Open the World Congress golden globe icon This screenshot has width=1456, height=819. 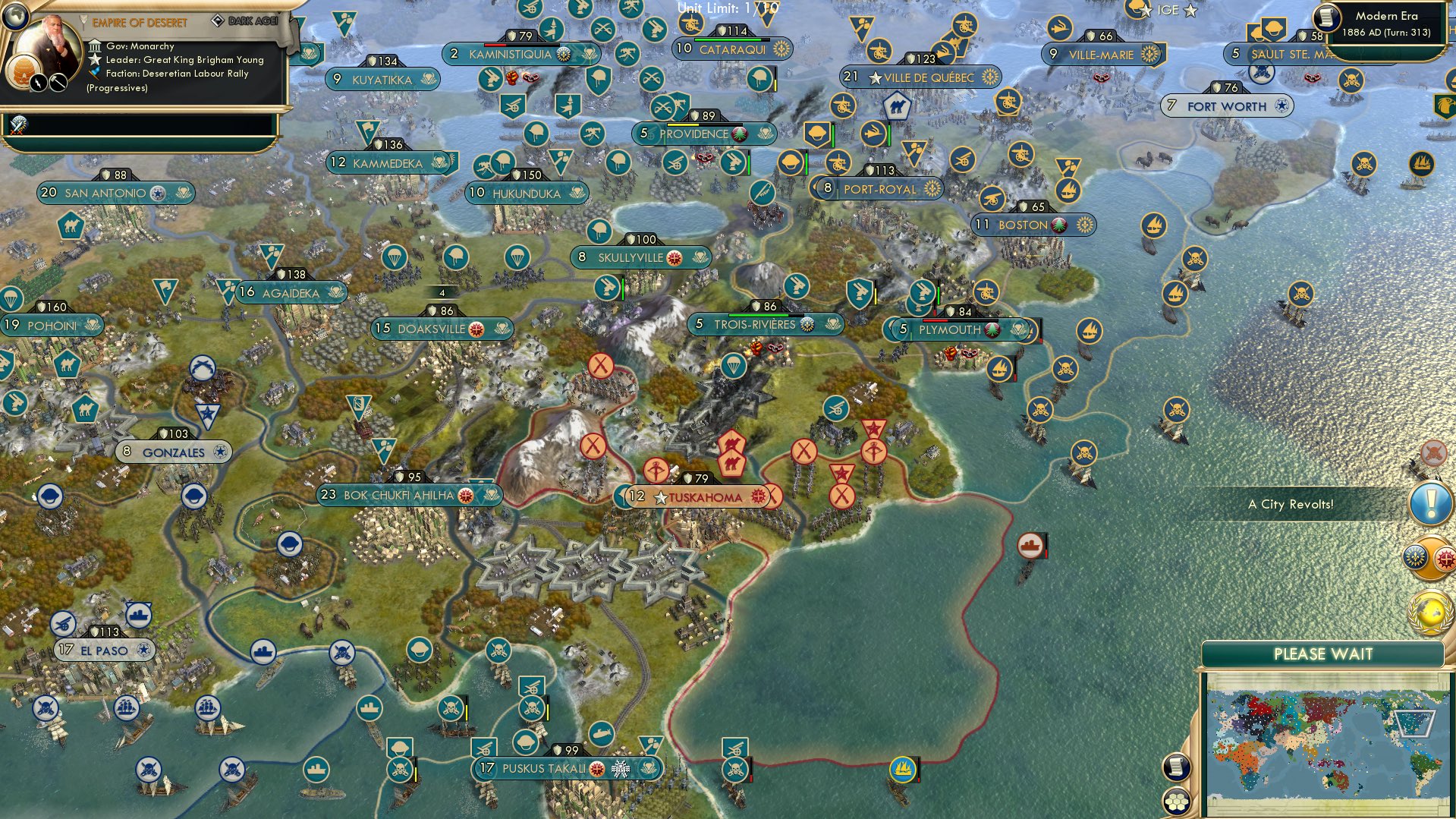[1430, 611]
